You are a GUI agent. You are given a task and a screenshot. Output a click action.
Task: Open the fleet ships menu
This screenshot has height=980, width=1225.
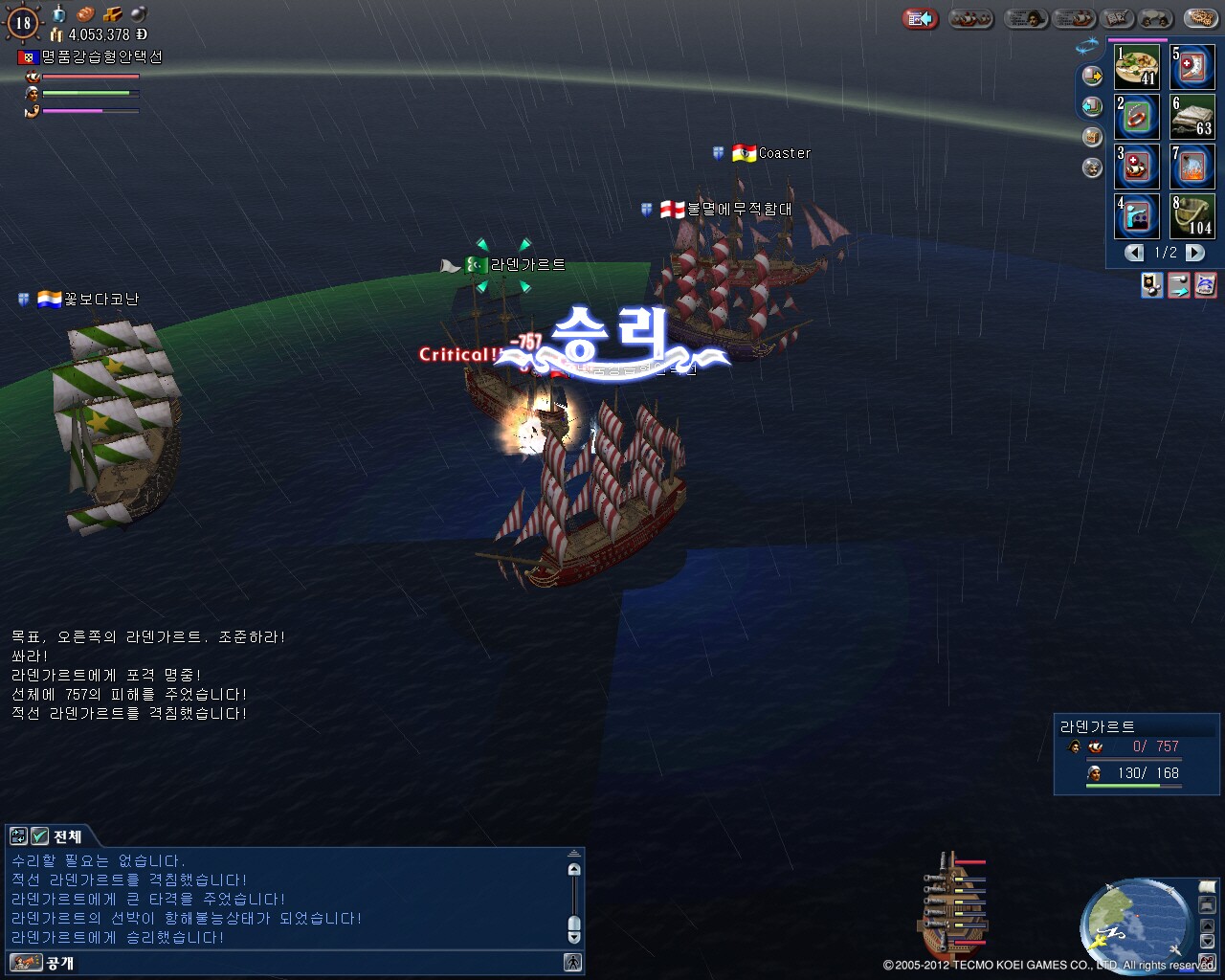(x=970, y=18)
